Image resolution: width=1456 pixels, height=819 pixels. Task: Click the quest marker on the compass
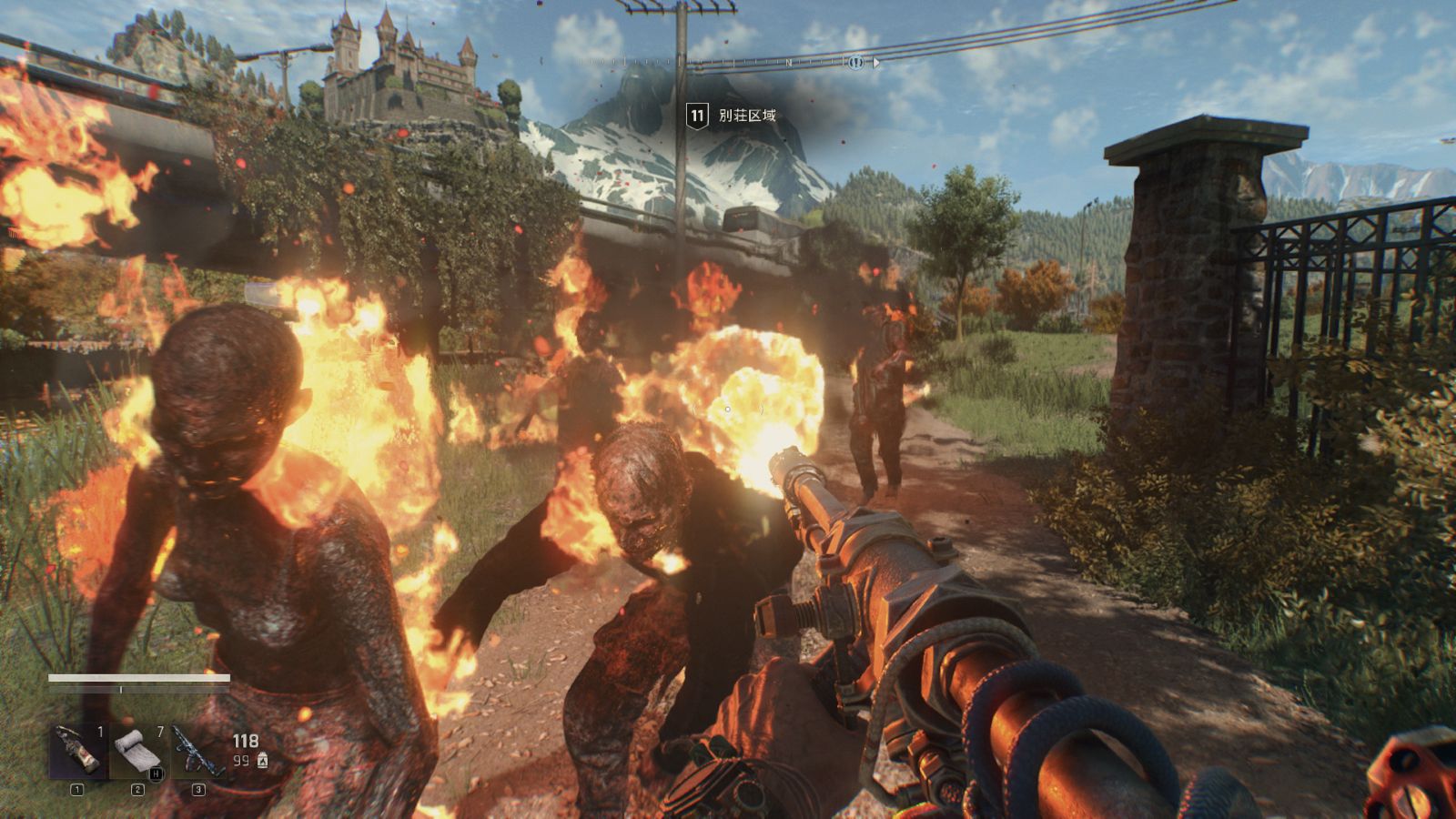tap(855, 63)
